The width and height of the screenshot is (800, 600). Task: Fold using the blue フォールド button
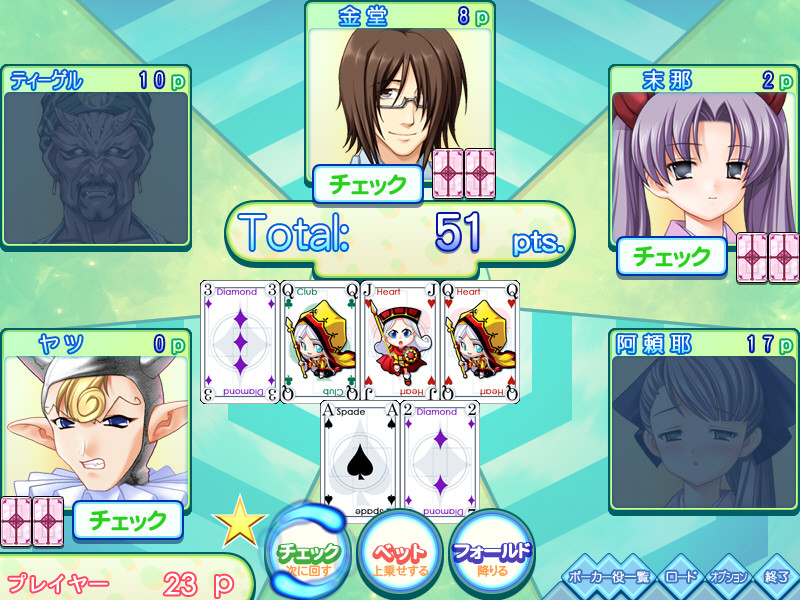492,552
